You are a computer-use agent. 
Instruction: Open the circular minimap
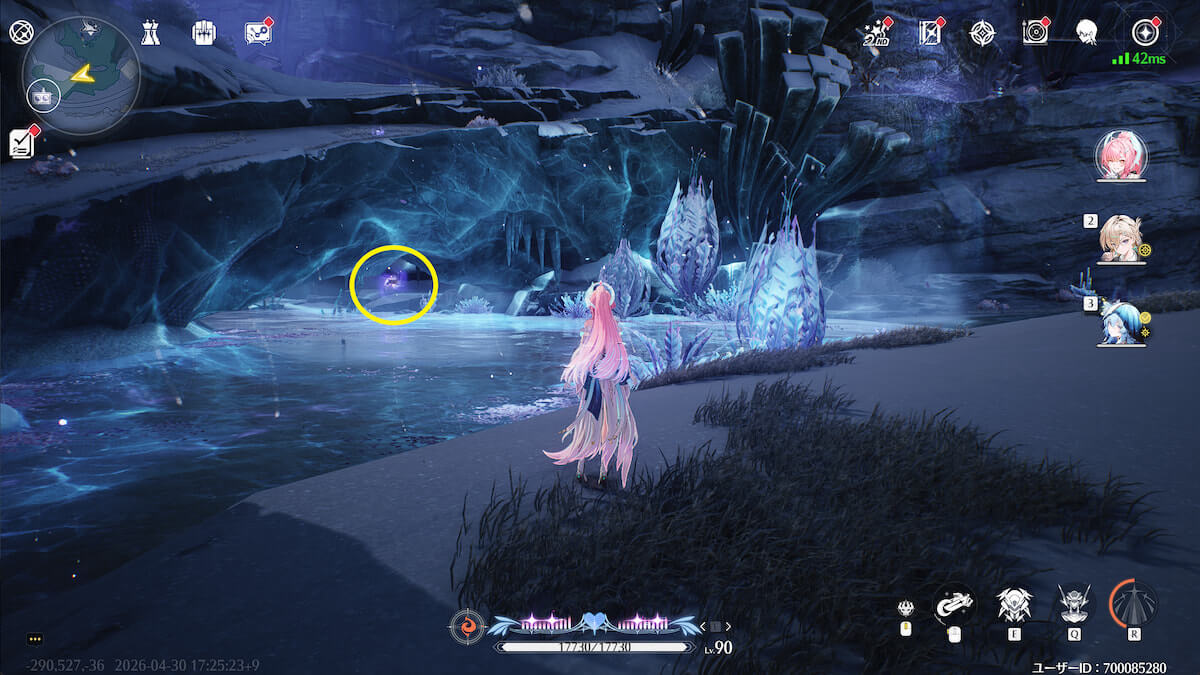[82, 76]
